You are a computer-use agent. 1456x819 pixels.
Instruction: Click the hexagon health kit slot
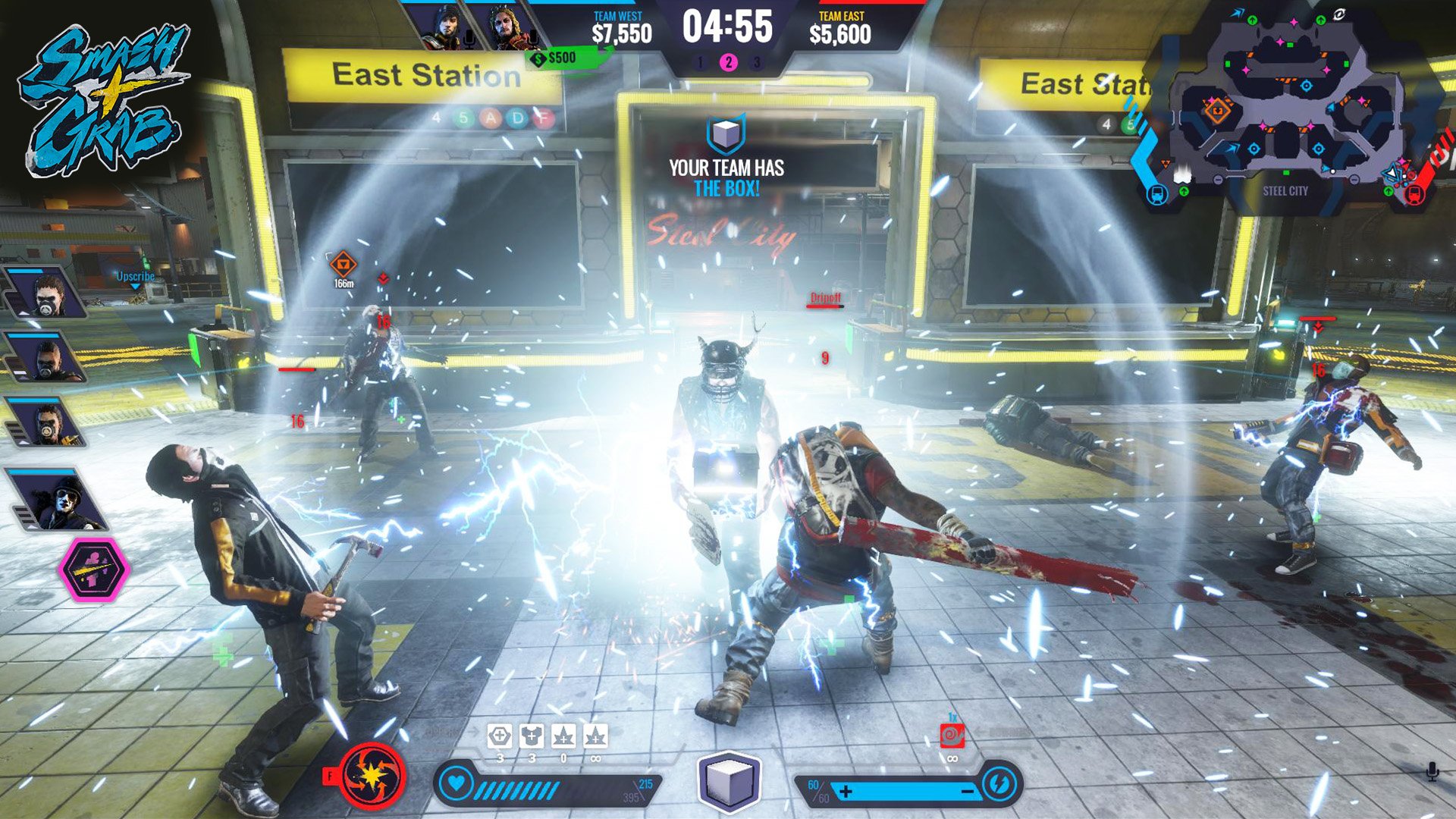pyautogui.click(x=499, y=736)
